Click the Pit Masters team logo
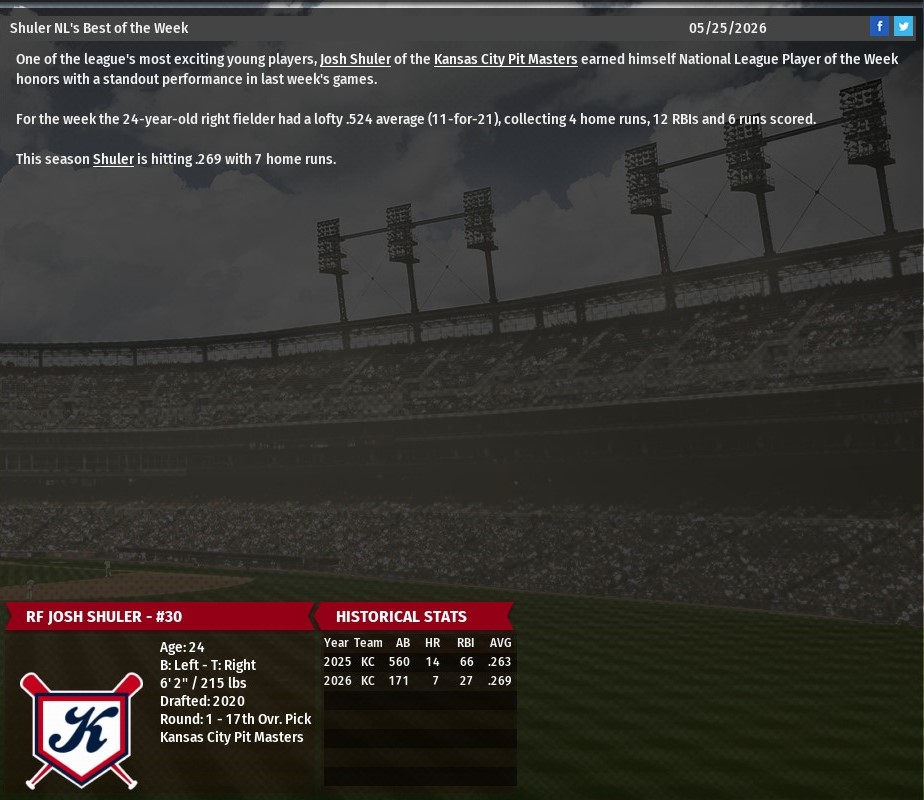Screen dimensions: 924x800 [81, 729]
